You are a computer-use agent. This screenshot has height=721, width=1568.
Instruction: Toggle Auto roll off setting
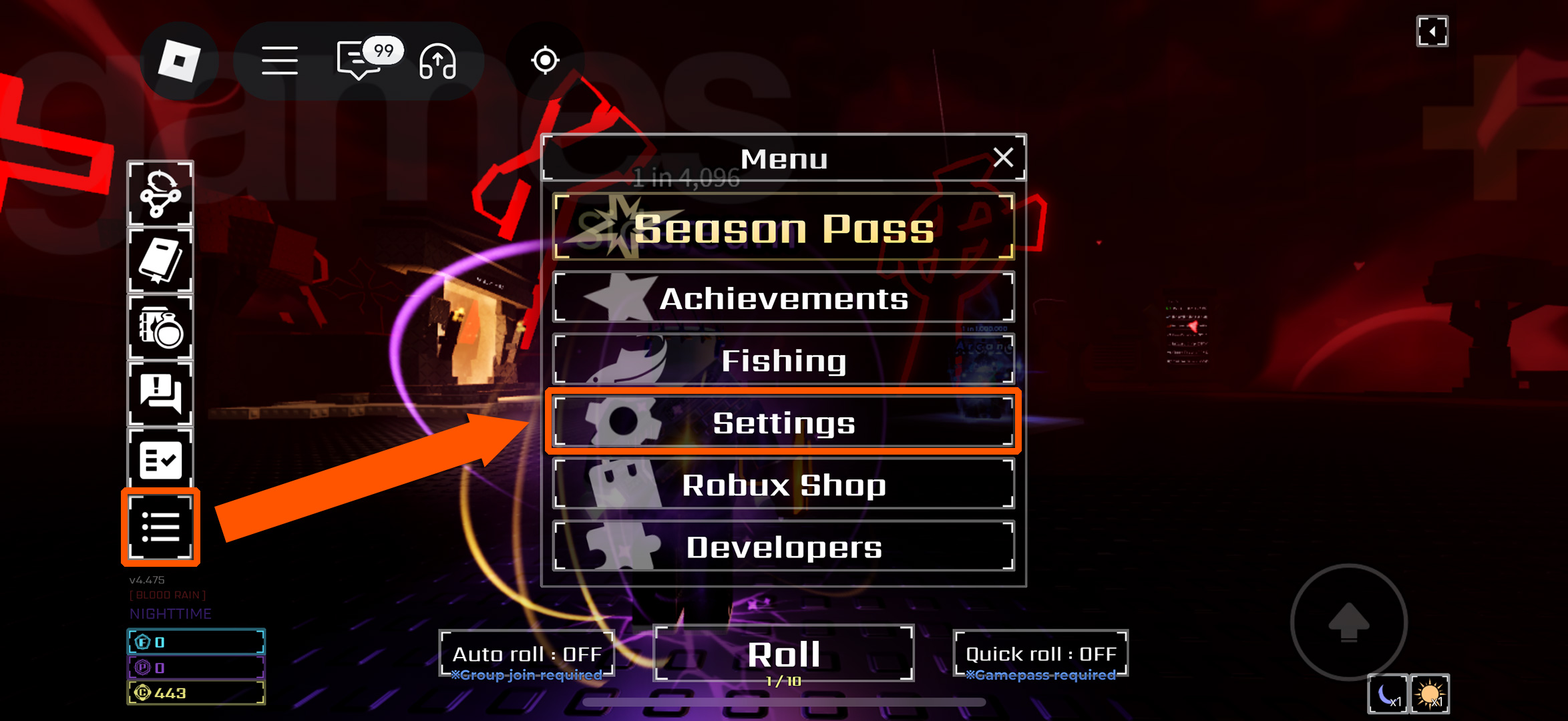(528, 653)
